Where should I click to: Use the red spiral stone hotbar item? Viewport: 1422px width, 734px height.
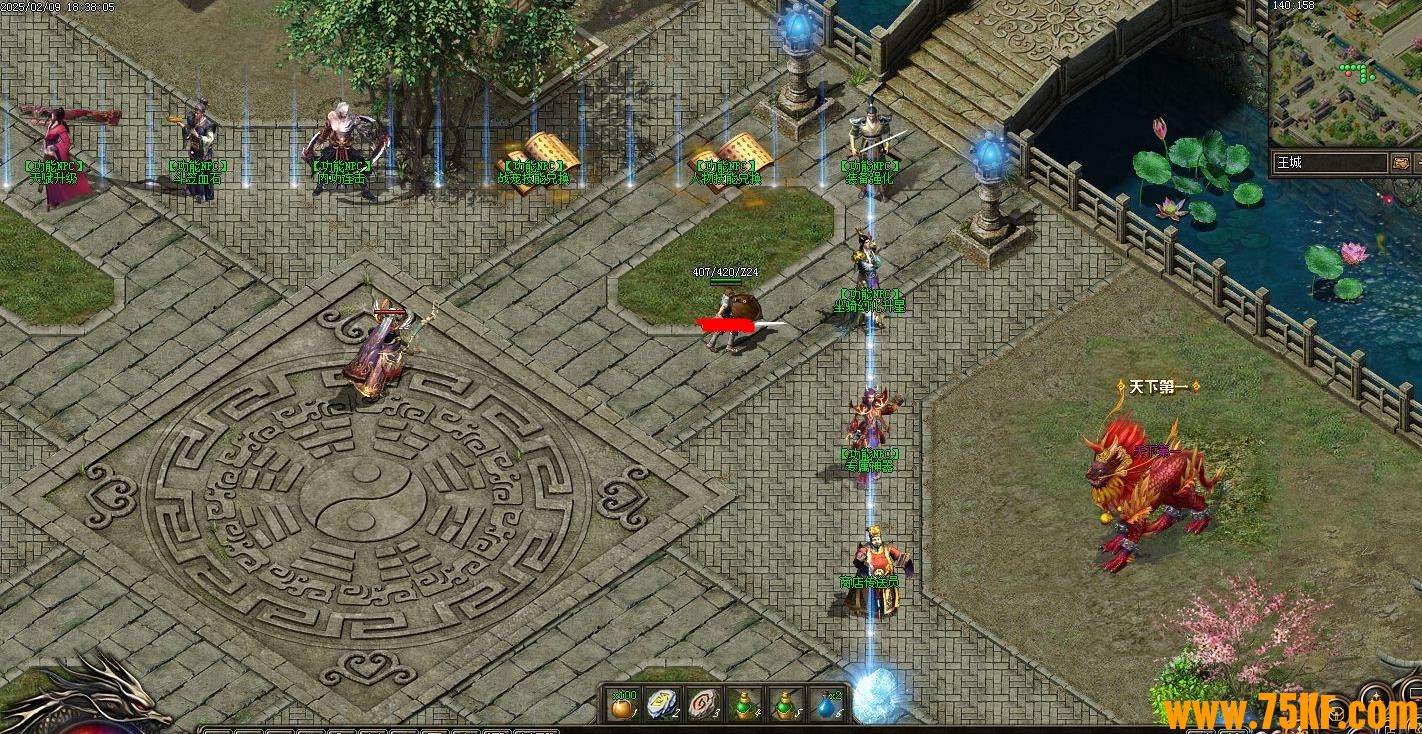tap(703, 705)
